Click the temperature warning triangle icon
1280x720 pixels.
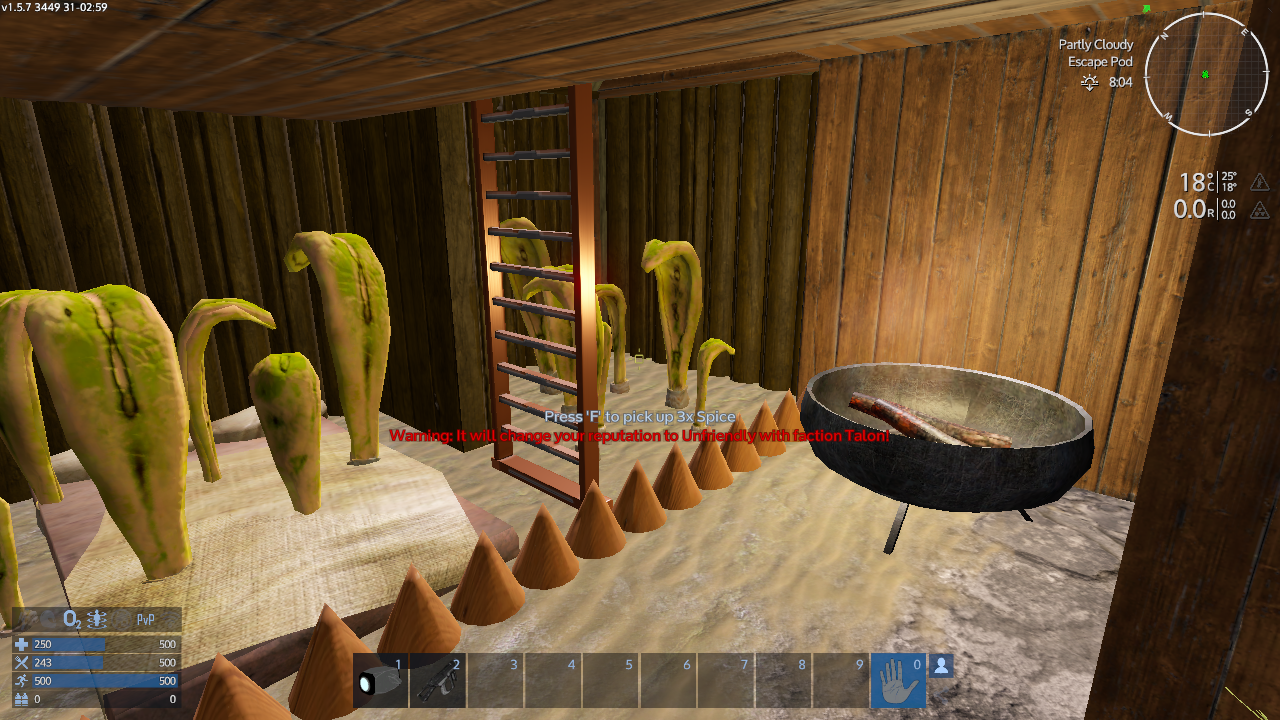tap(1260, 182)
